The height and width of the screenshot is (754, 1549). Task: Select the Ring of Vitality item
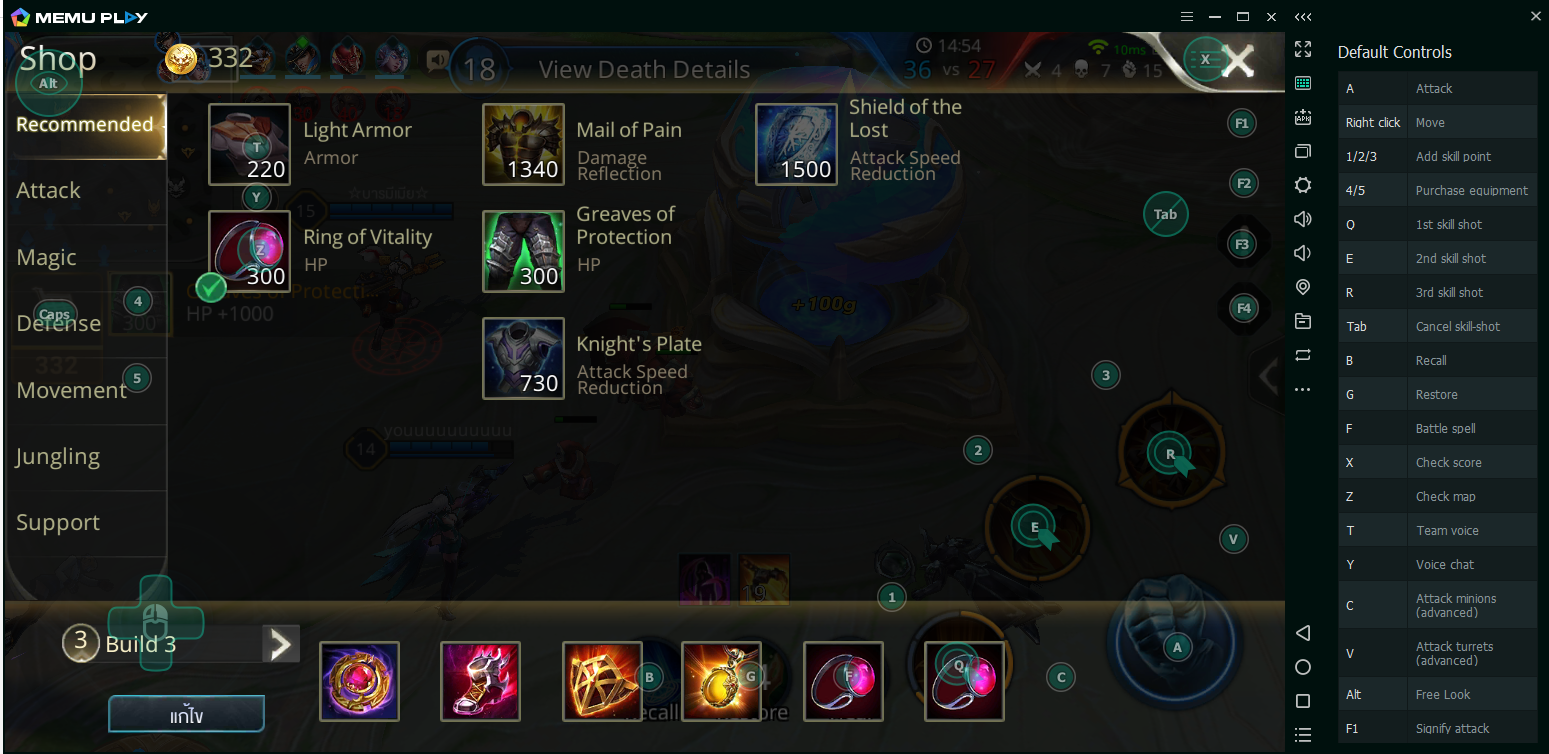coord(250,251)
